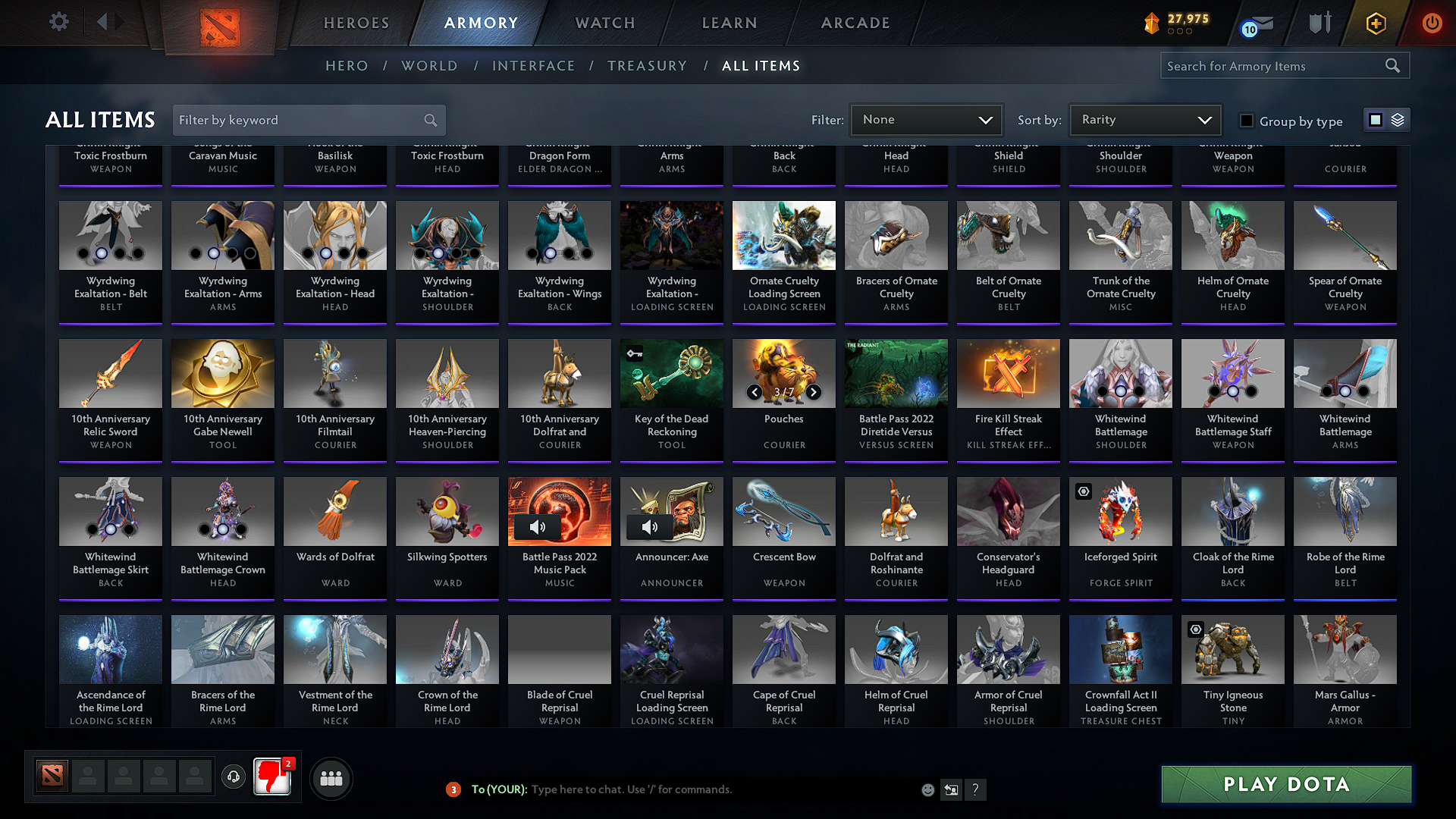Open the mail notifications icon showing 10
This screenshot has width=1456, height=819.
click(1252, 24)
